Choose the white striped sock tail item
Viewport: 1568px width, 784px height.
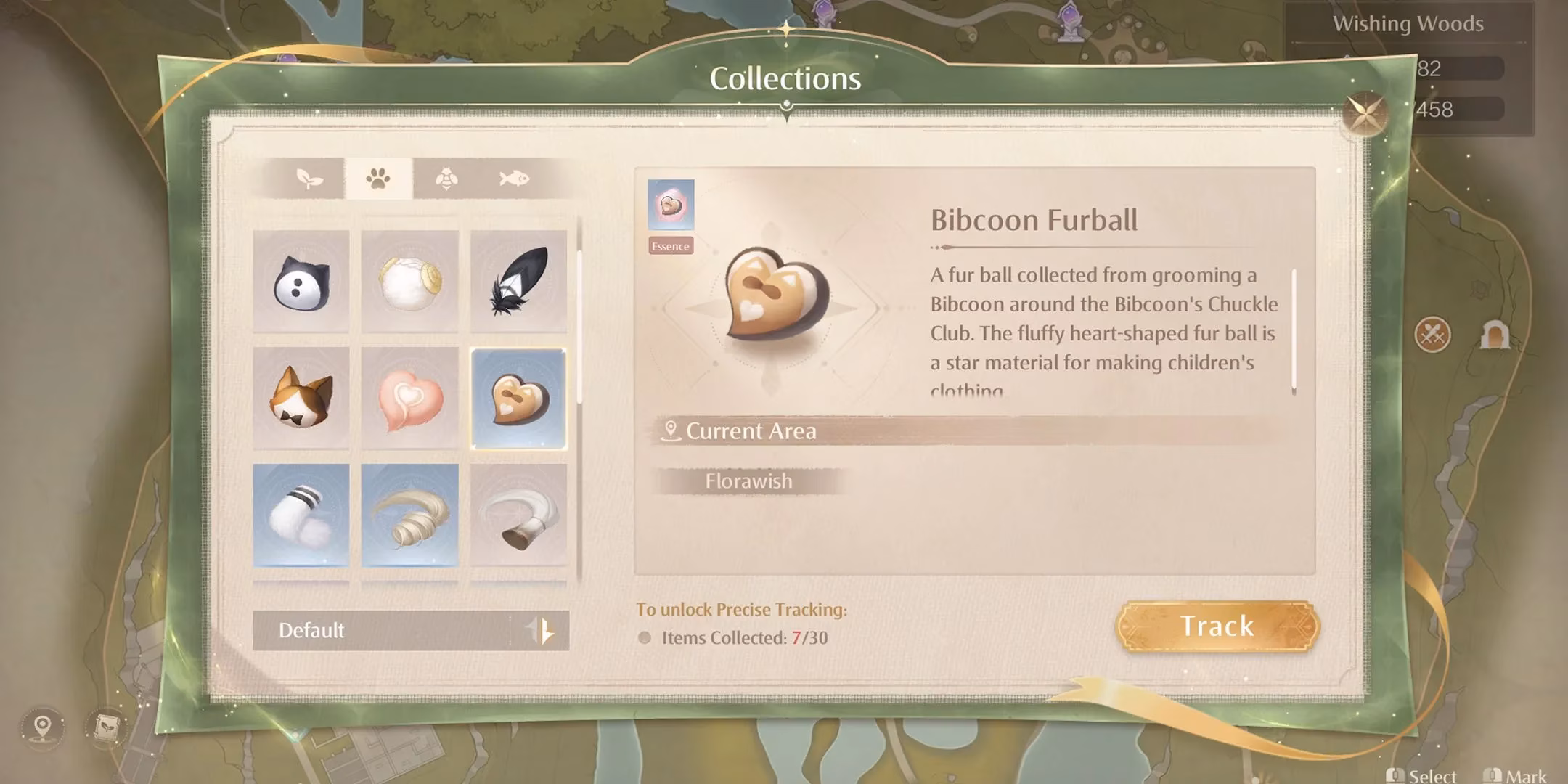(301, 515)
